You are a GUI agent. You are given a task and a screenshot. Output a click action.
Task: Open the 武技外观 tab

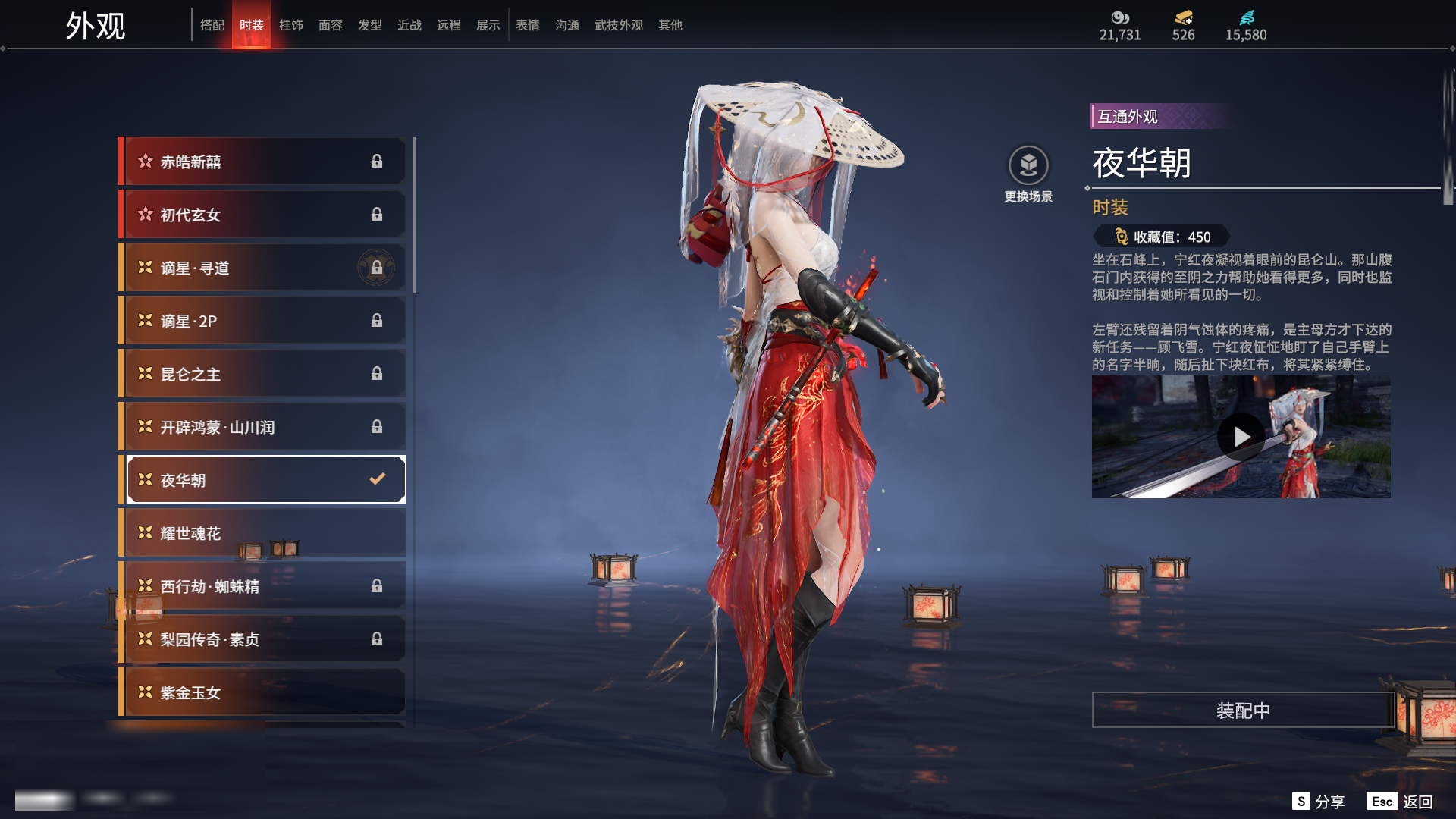coord(619,25)
